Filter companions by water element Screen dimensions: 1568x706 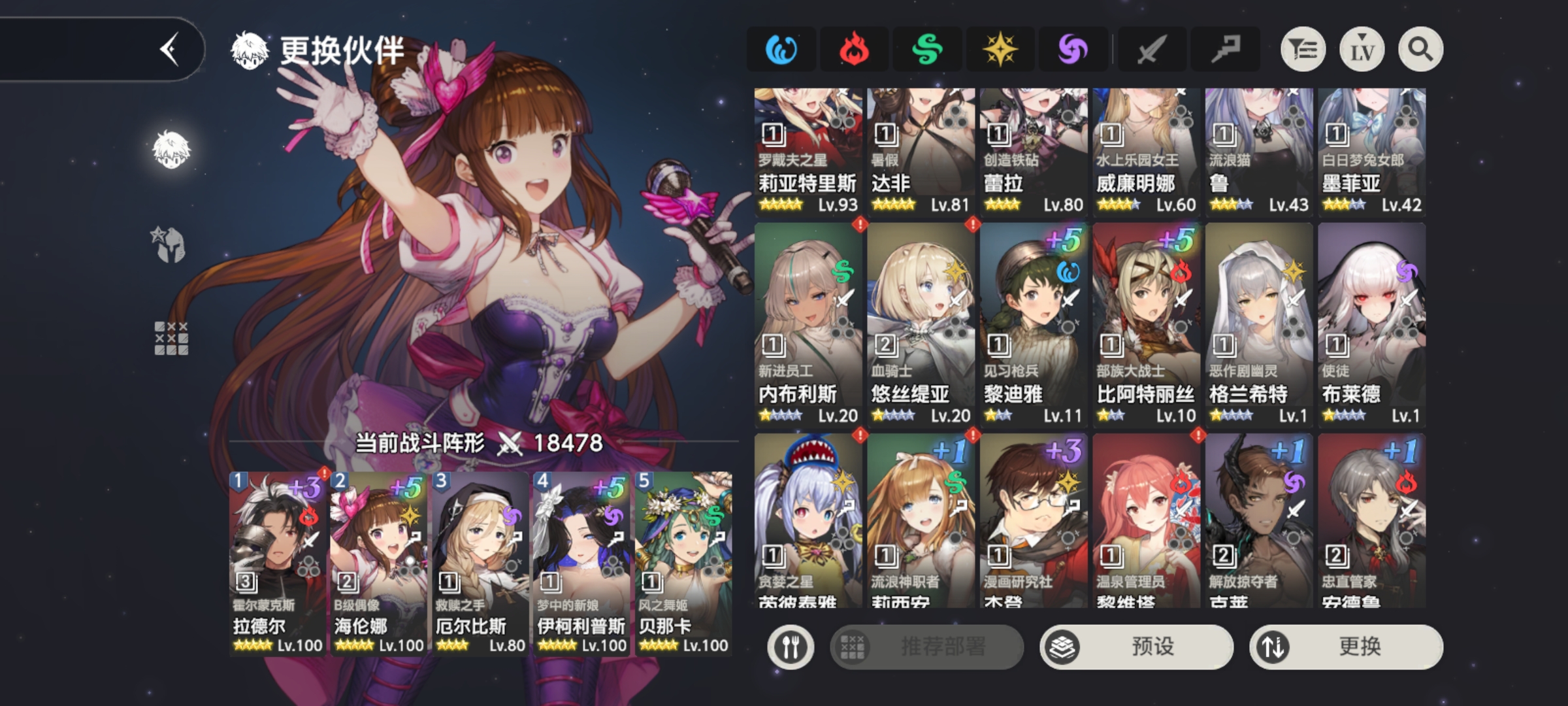click(x=781, y=50)
